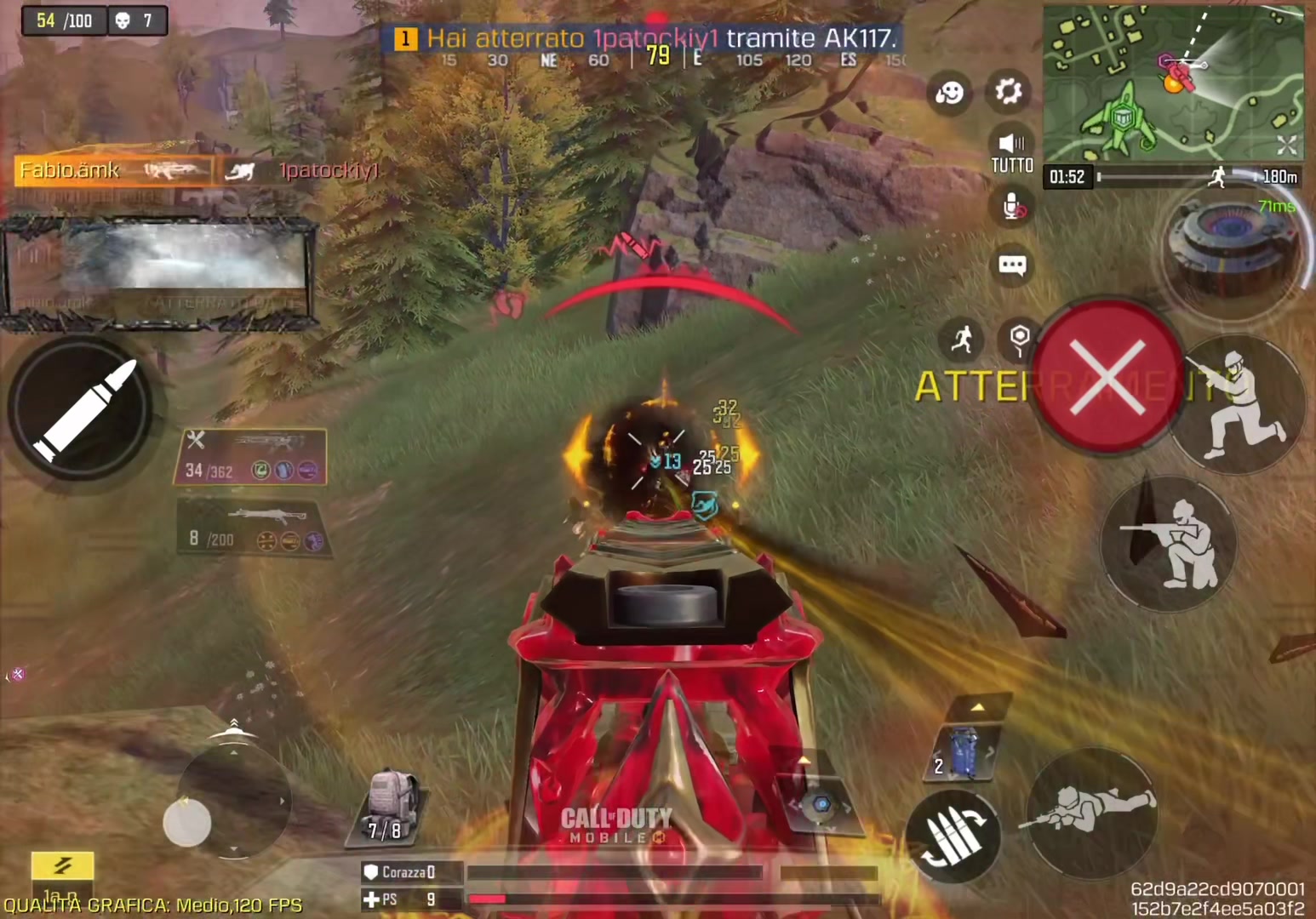The image size is (1316, 919).
Task: Open the backpack inventory 7/8
Action: 388,806
